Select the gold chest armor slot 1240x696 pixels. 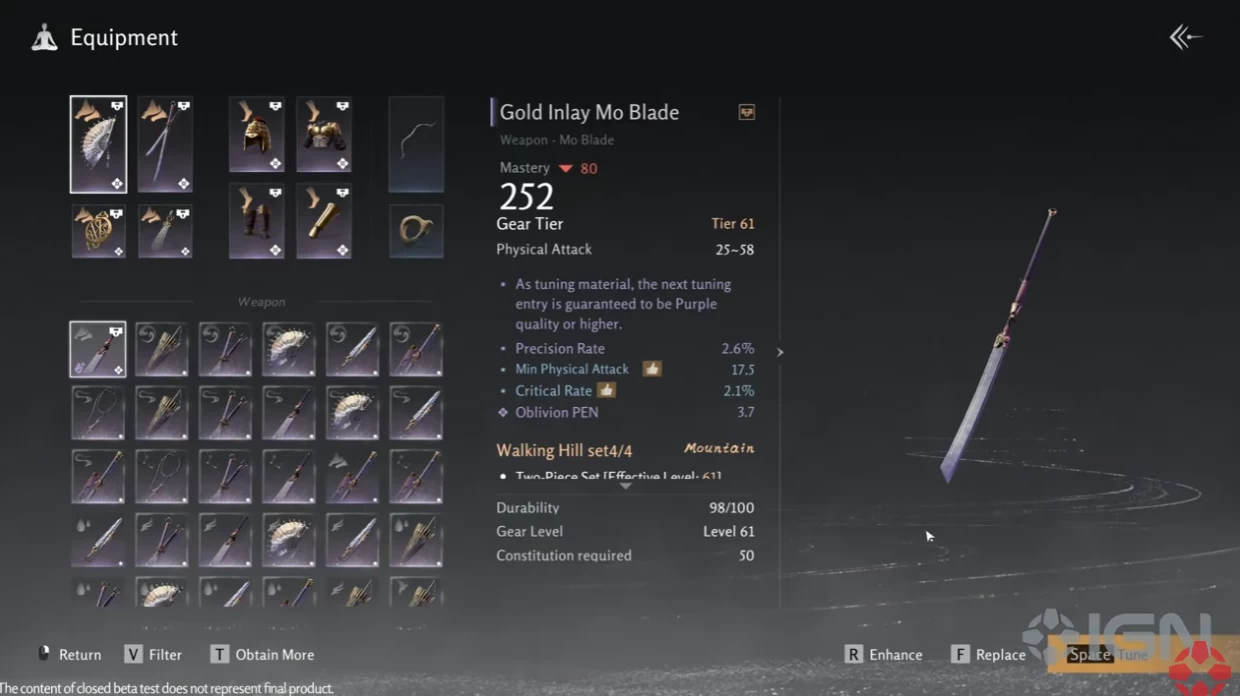(323, 135)
